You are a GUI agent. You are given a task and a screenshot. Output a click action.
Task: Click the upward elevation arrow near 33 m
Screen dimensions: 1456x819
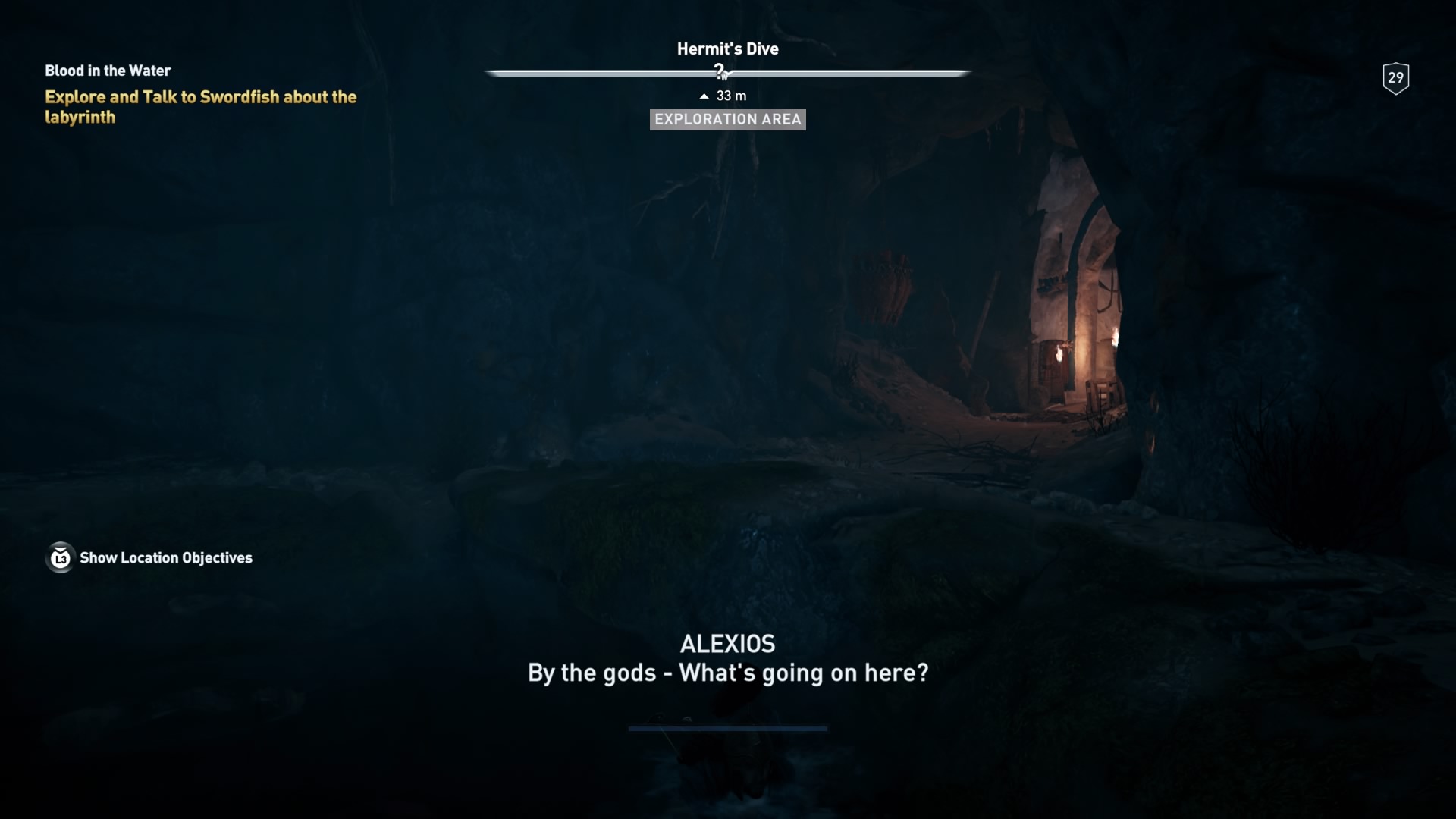click(702, 96)
